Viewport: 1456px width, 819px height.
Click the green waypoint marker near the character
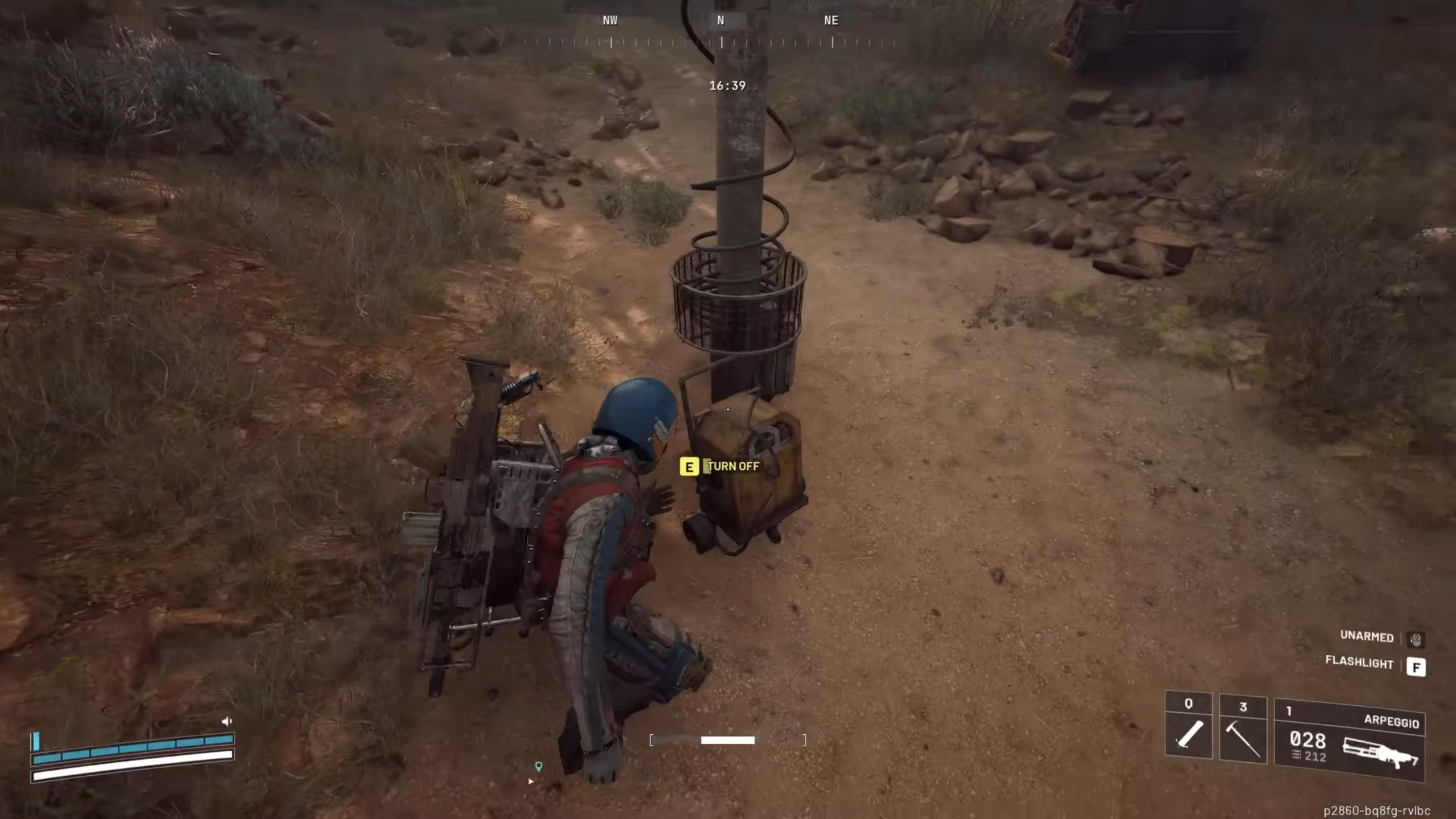tap(539, 766)
